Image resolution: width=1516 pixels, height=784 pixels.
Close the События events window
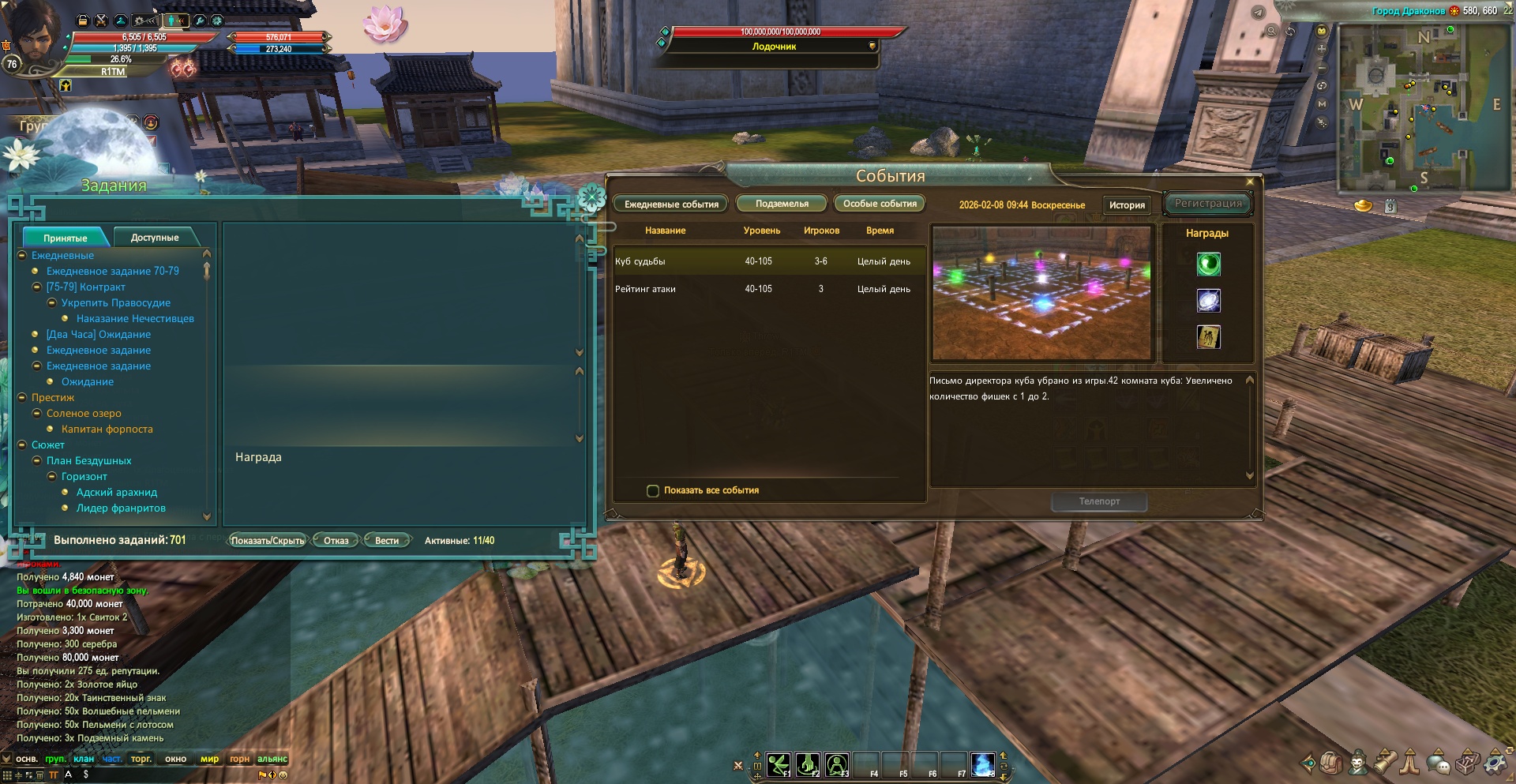point(1250,182)
